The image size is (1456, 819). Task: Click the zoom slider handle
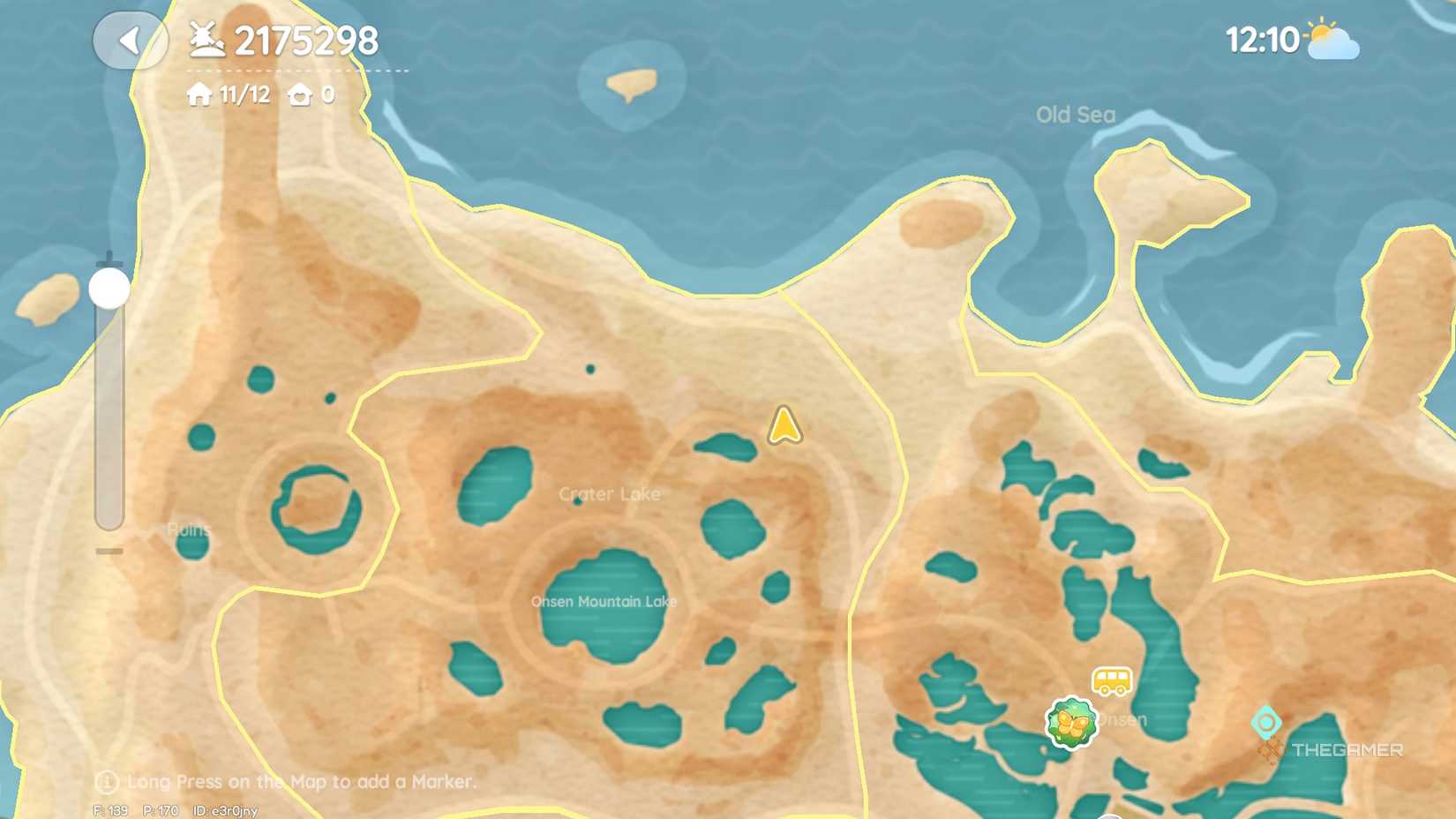[x=108, y=289]
